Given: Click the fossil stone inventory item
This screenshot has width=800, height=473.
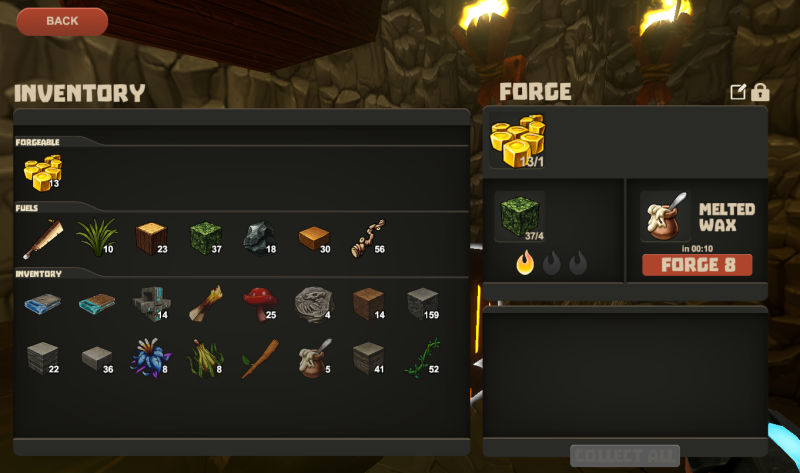Looking at the screenshot, I should tap(312, 303).
